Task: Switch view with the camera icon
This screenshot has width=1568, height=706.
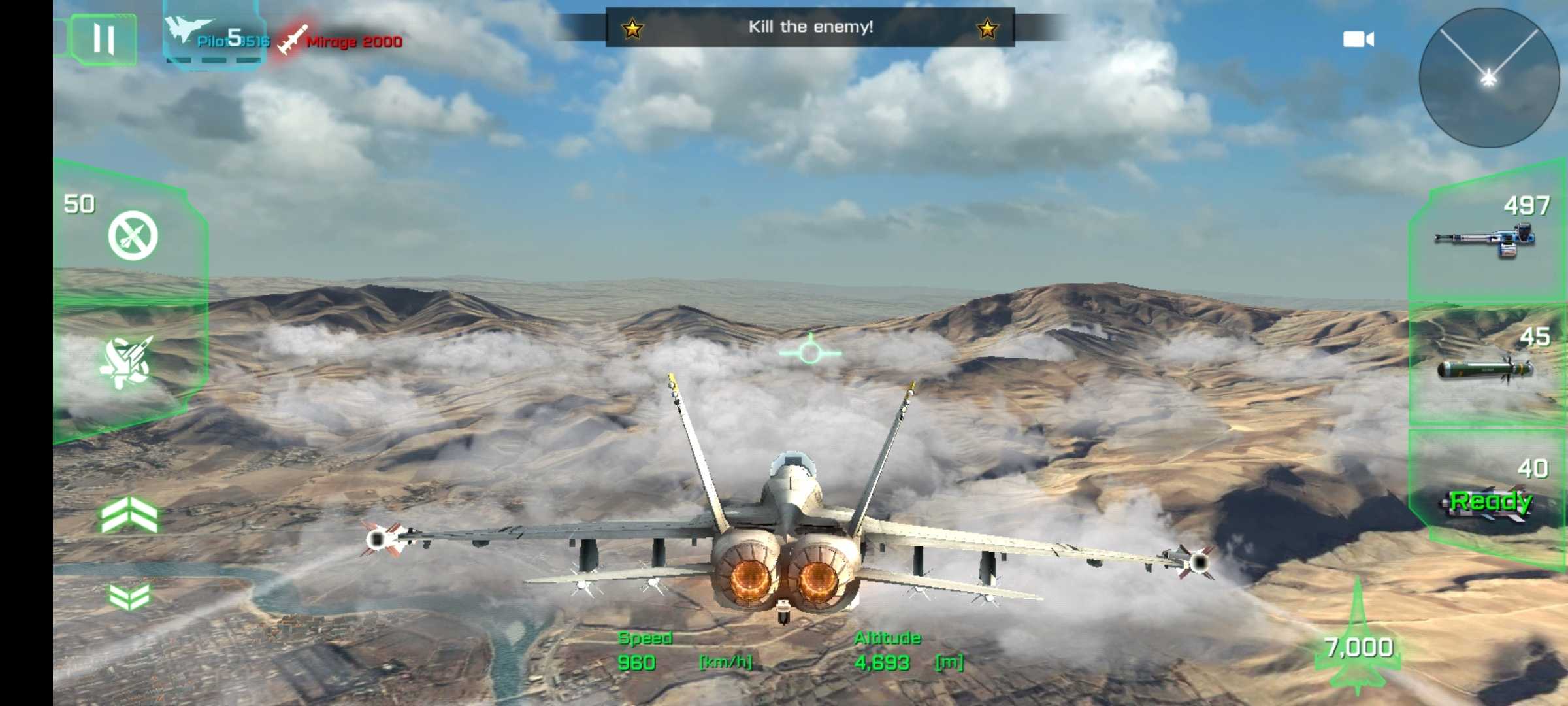Action: pos(1358,40)
